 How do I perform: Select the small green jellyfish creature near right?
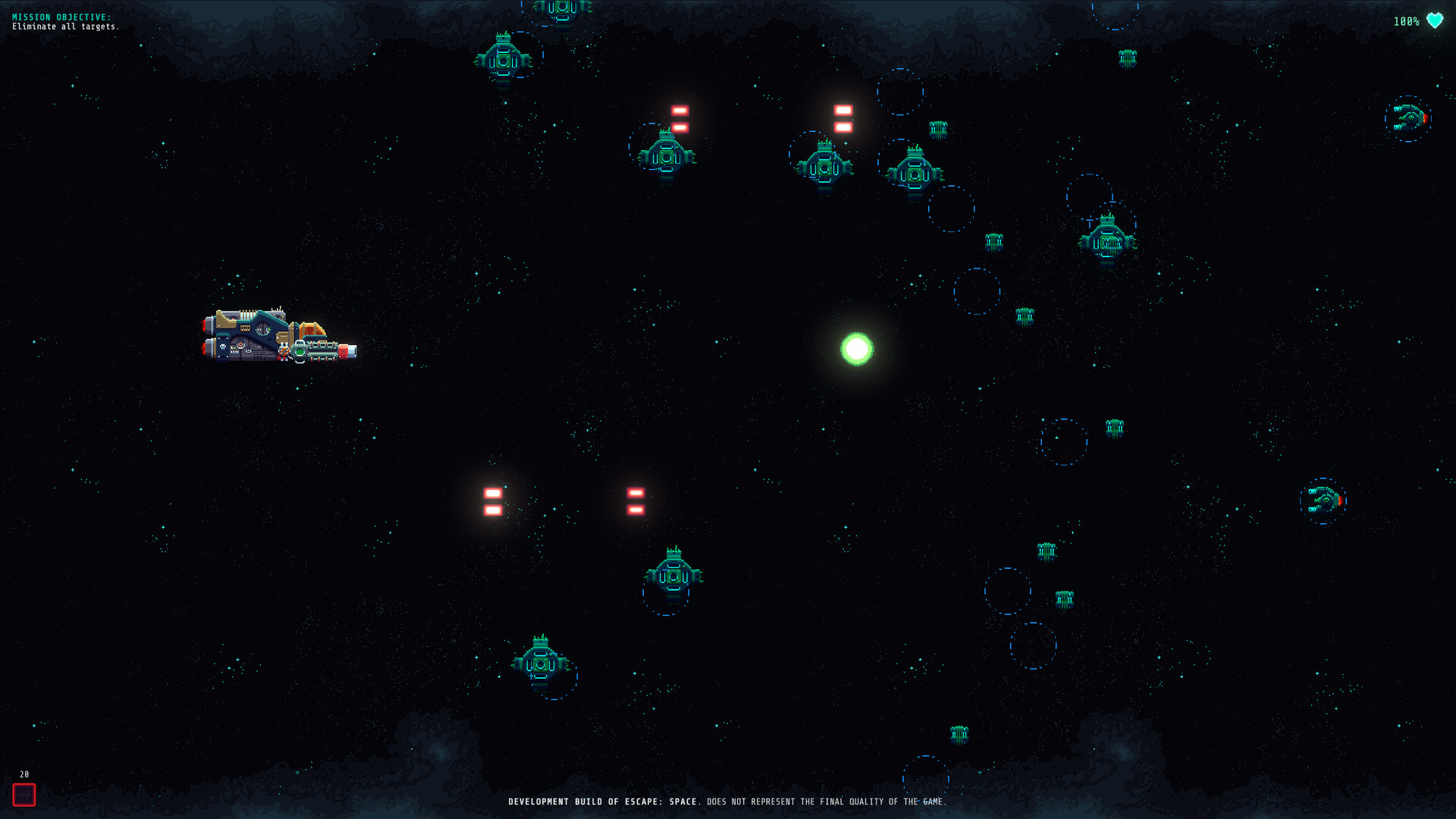click(1115, 427)
